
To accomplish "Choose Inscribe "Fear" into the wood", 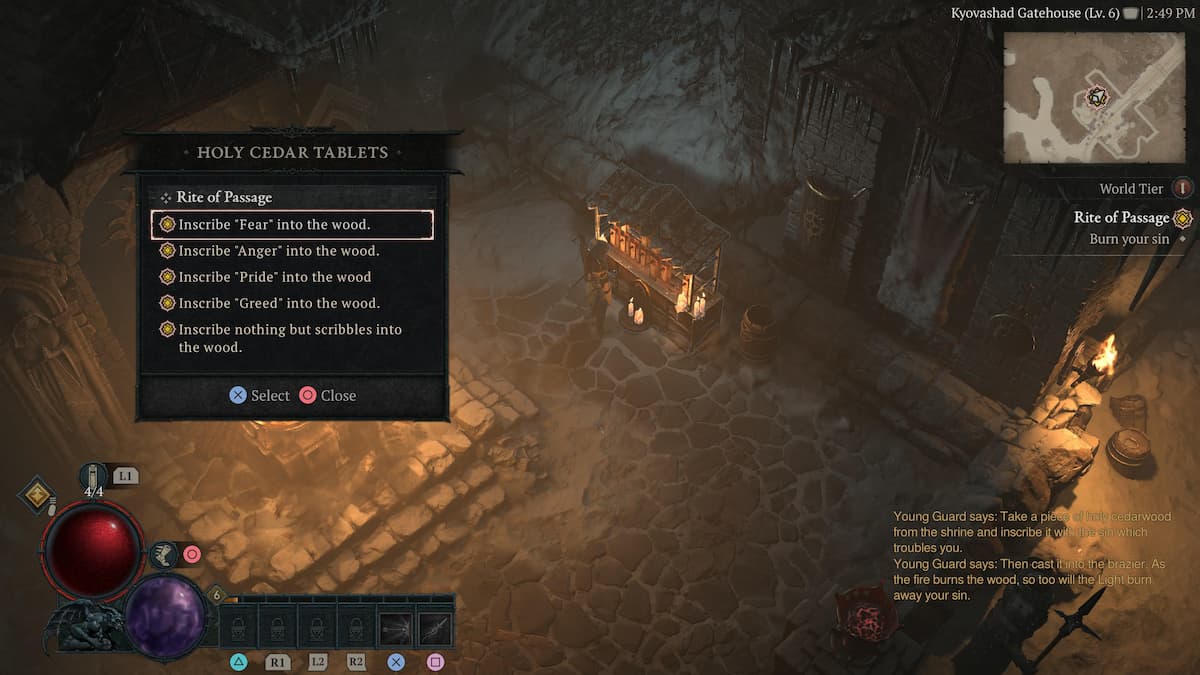I will 291,225.
